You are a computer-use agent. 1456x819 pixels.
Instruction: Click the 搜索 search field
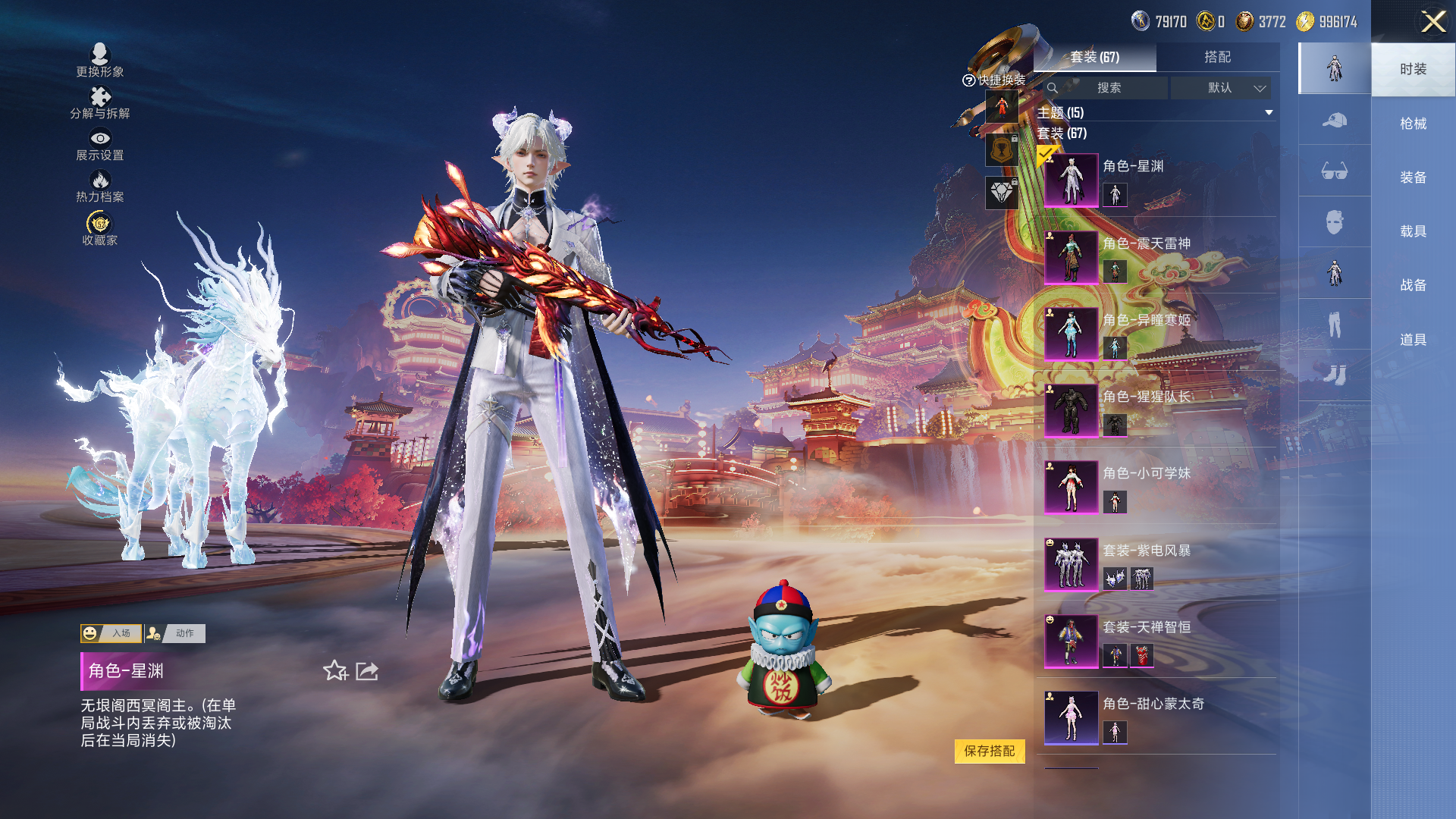click(1108, 88)
